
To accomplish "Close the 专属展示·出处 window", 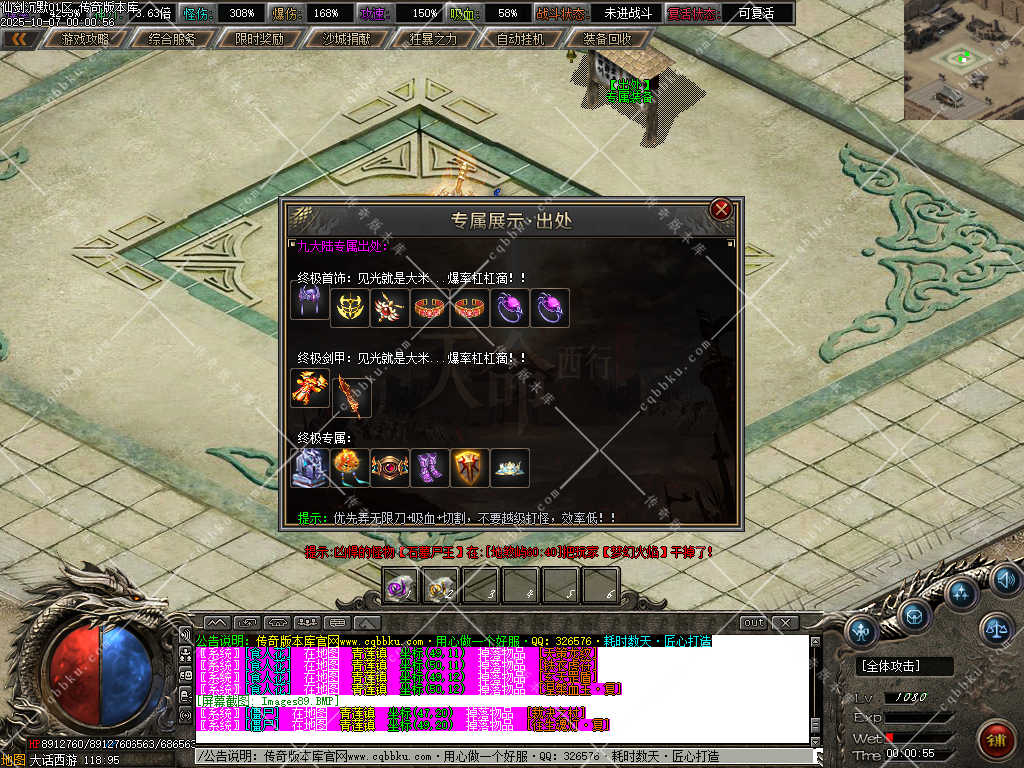I will pos(720,210).
